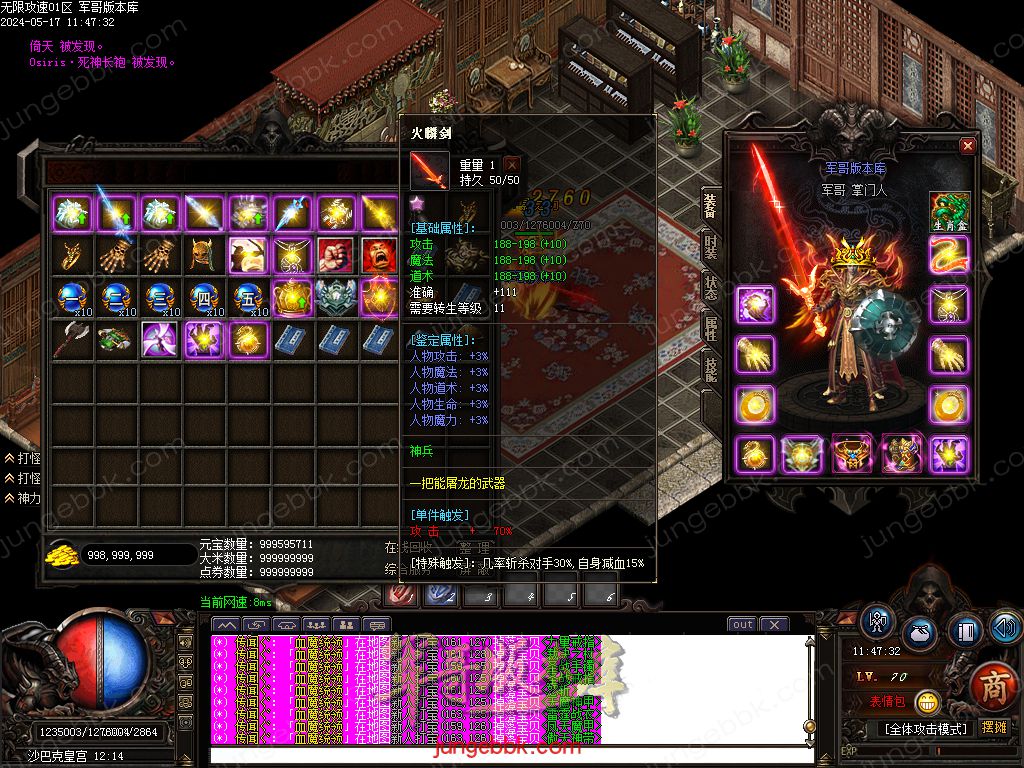
Task: Close the character equipment panel
Action: [x=967, y=146]
